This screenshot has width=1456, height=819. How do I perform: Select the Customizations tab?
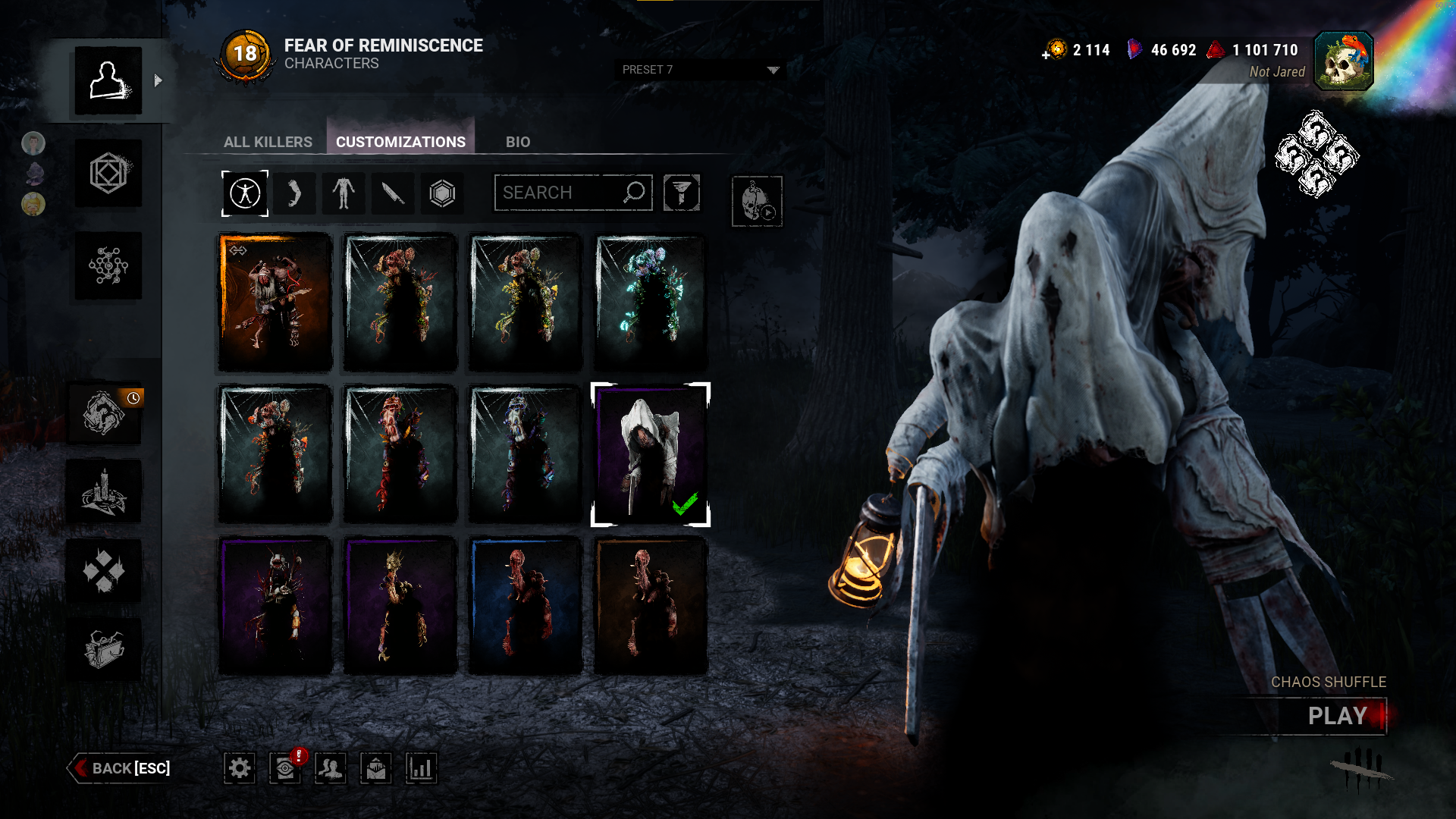pyautogui.click(x=400, y=142)
